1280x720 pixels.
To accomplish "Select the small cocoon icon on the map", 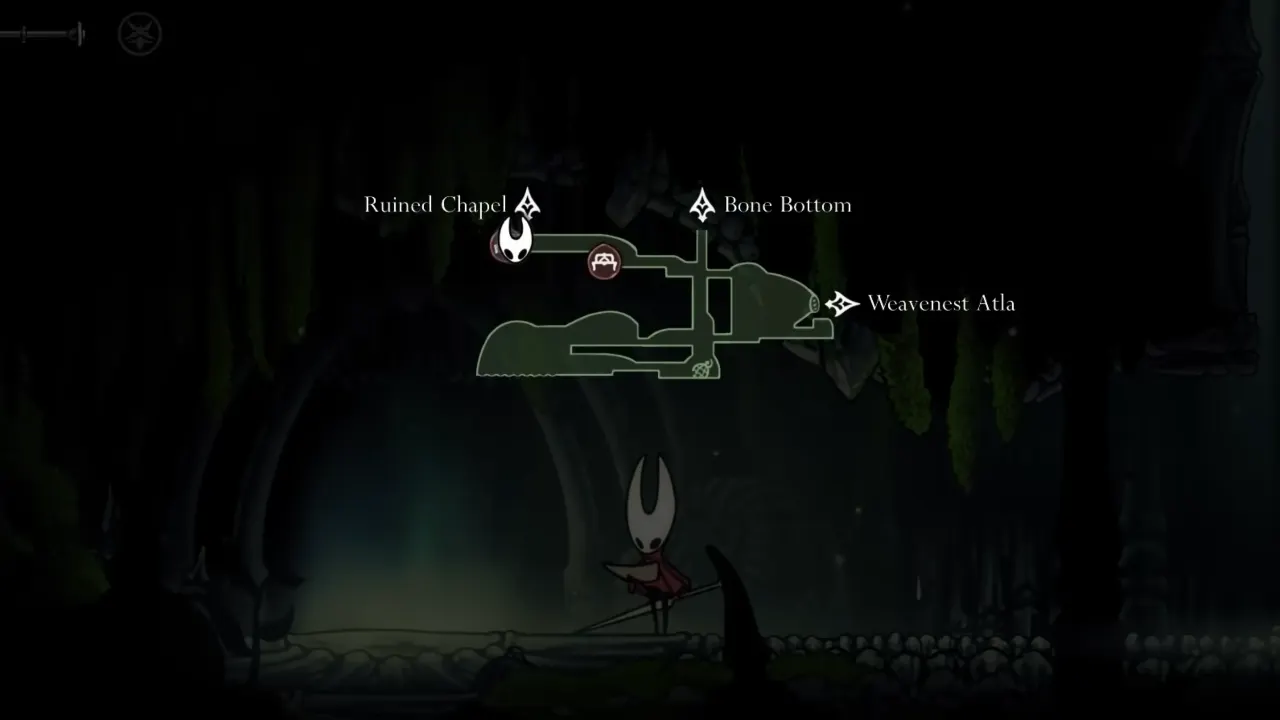I will click(702, 369).
